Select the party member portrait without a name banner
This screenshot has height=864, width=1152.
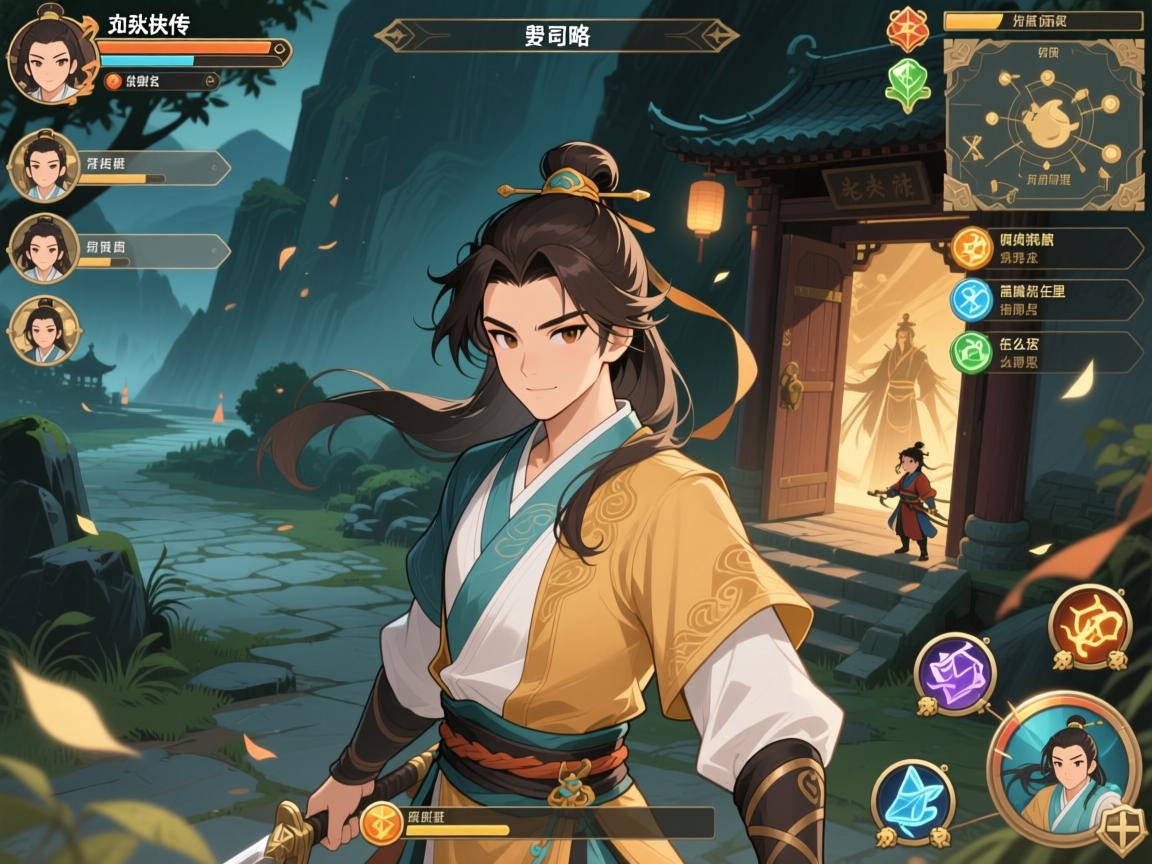(43, 331)
